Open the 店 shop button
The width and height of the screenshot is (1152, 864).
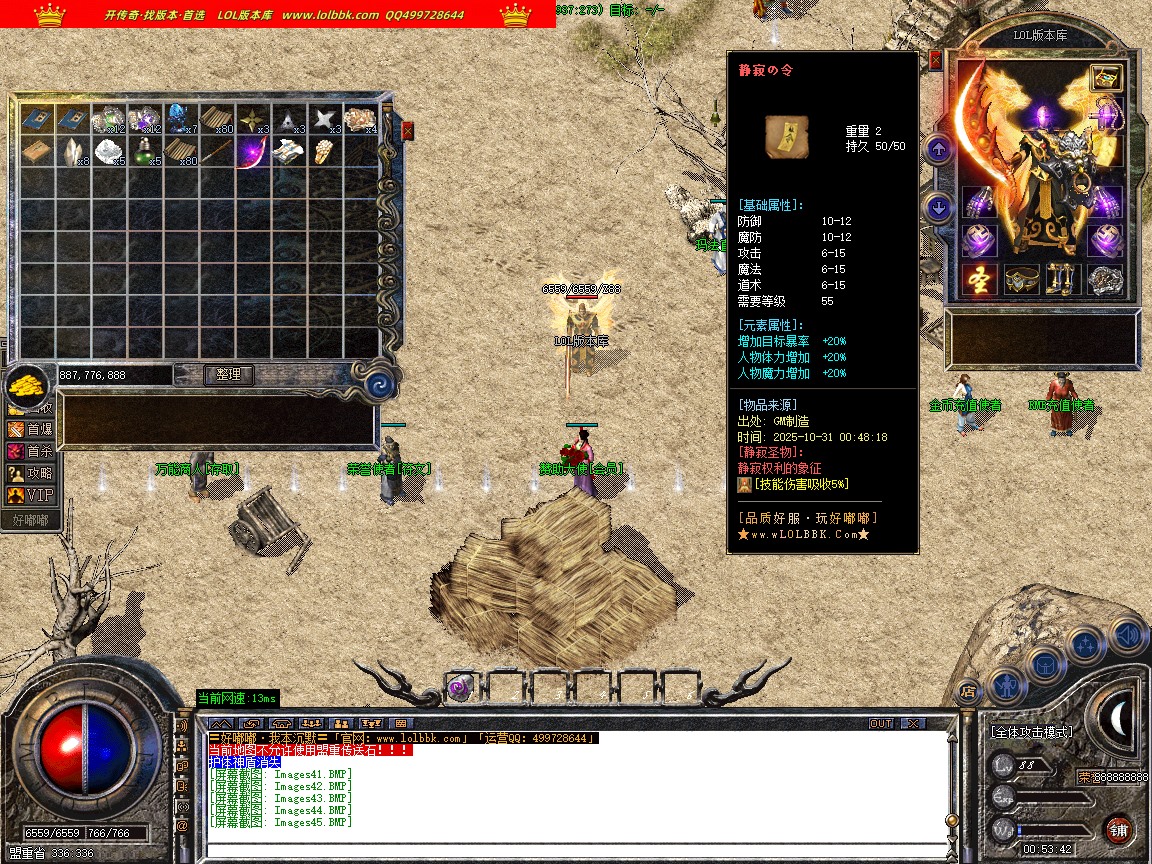967,690
